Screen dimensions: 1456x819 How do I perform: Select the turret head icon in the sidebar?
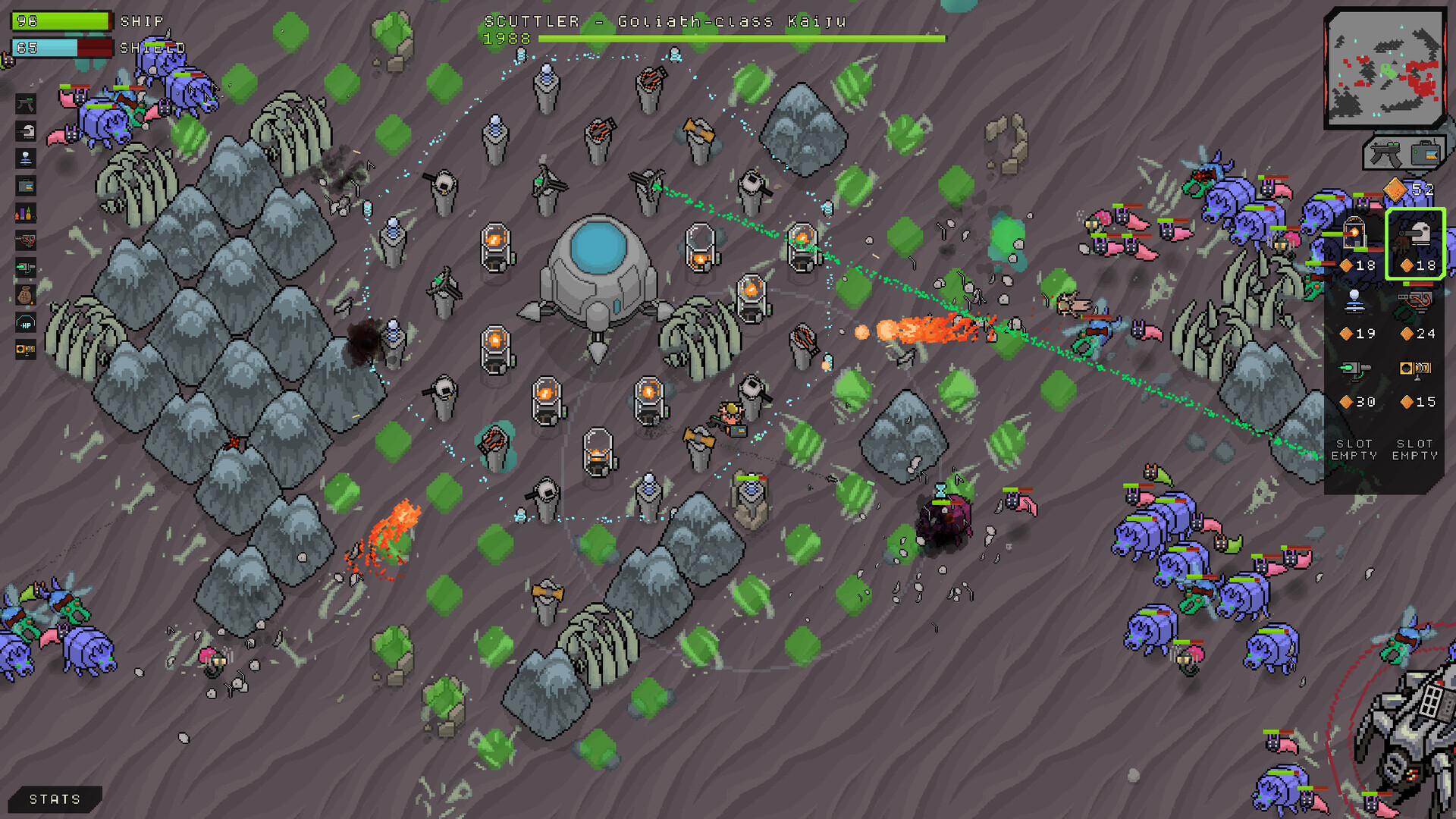(x=25, y=131)
